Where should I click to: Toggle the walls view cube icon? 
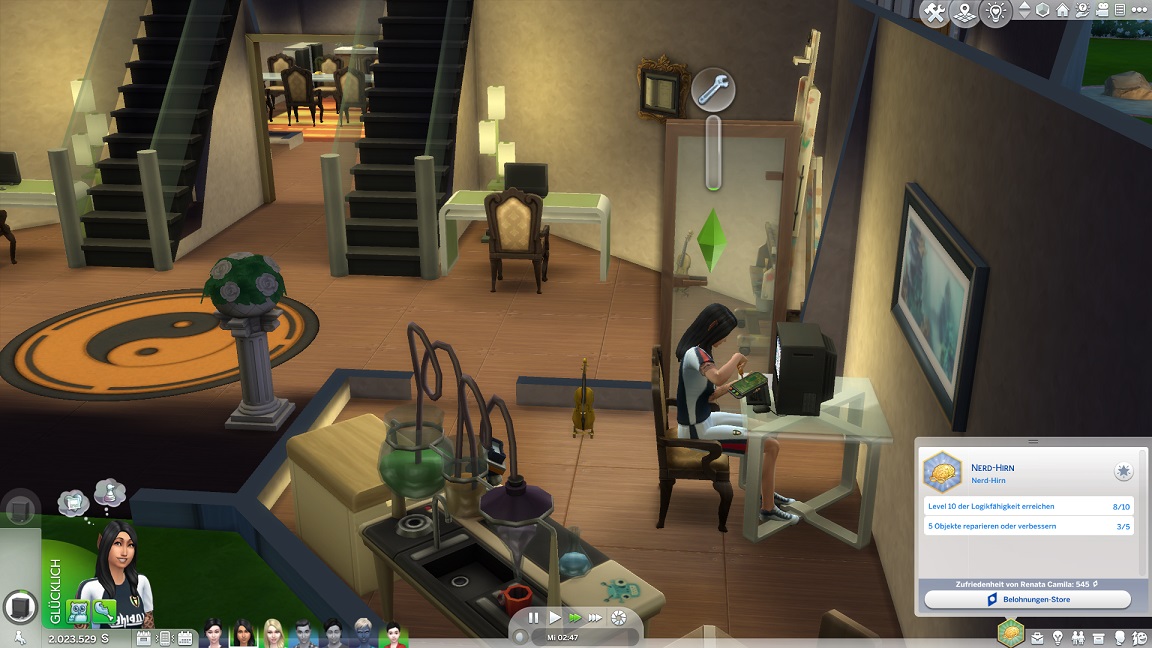[x=1042, y=10]
